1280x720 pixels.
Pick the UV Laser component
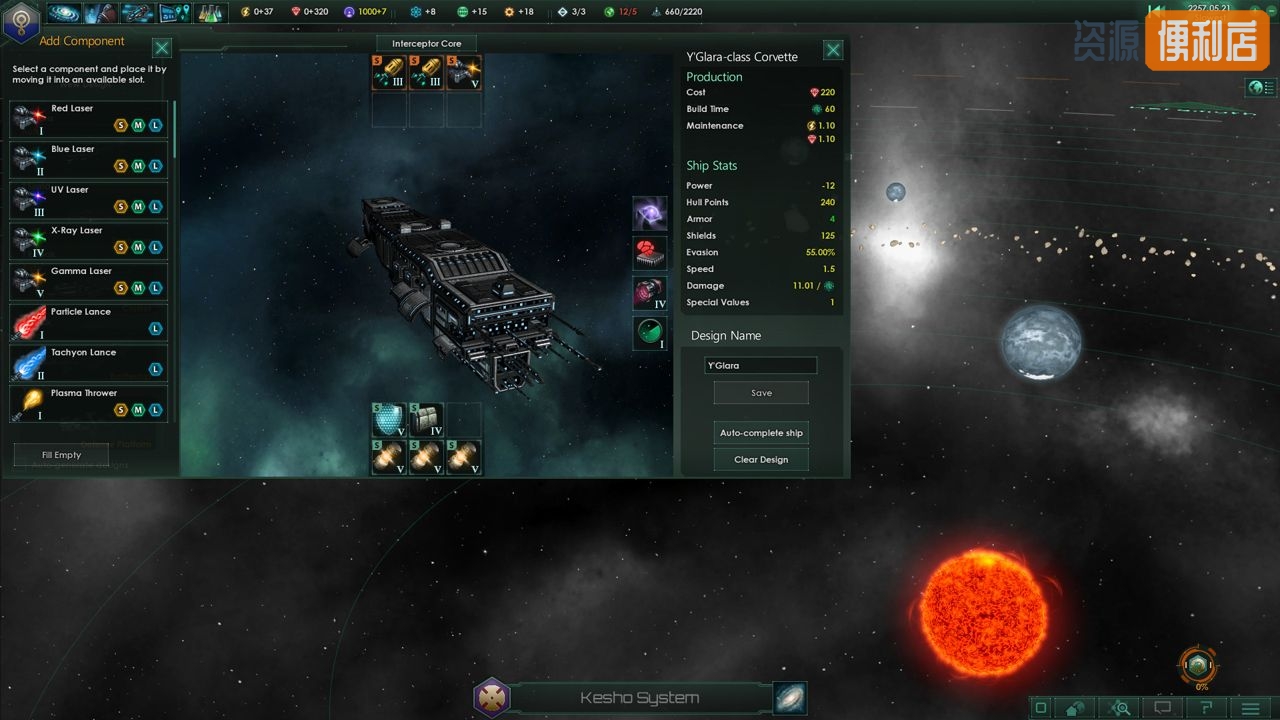click(x=88, y=201)
